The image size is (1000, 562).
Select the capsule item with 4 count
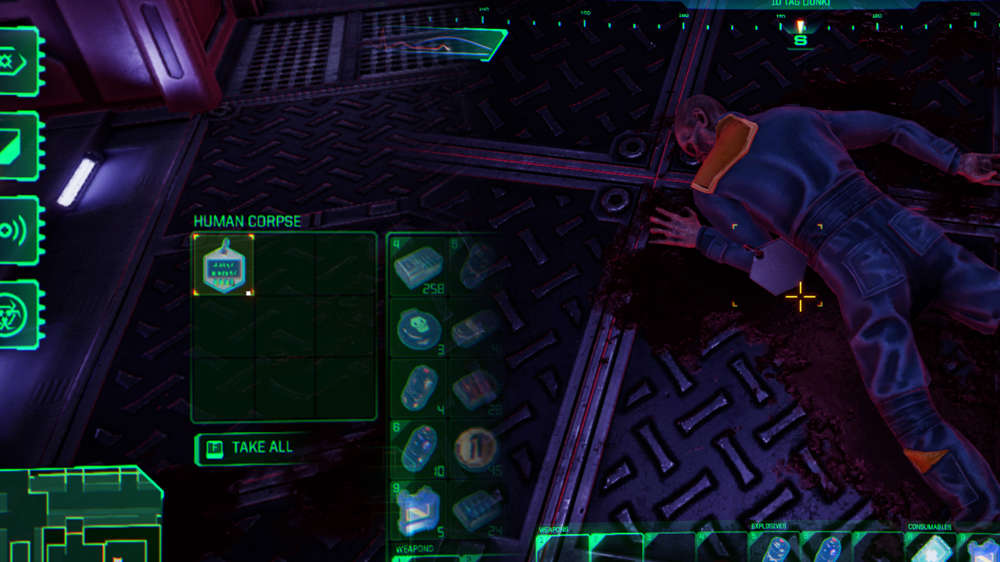pyautogui.click(x=416, y=387)
